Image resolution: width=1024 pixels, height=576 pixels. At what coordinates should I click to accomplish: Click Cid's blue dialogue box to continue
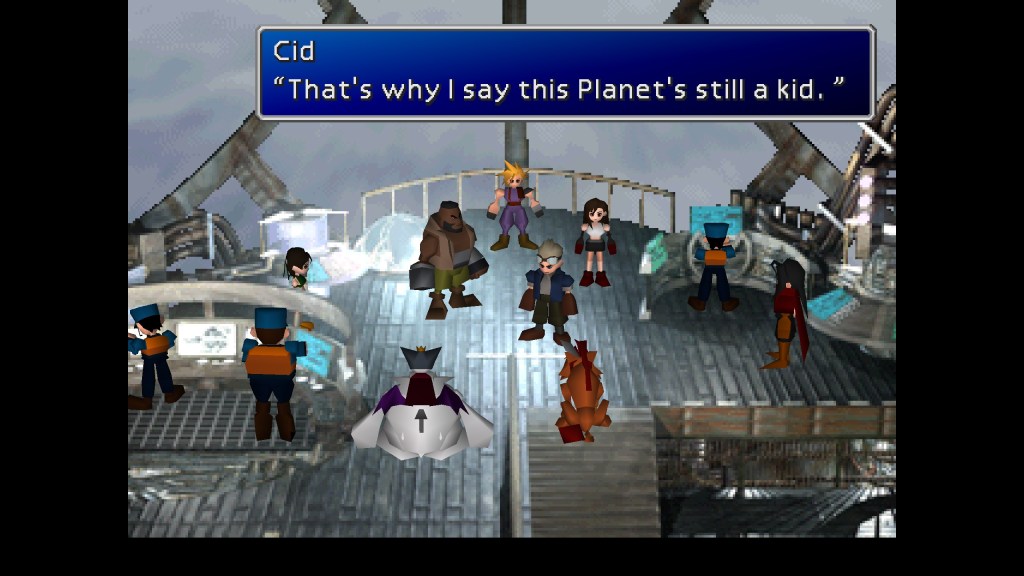[566, 73]
